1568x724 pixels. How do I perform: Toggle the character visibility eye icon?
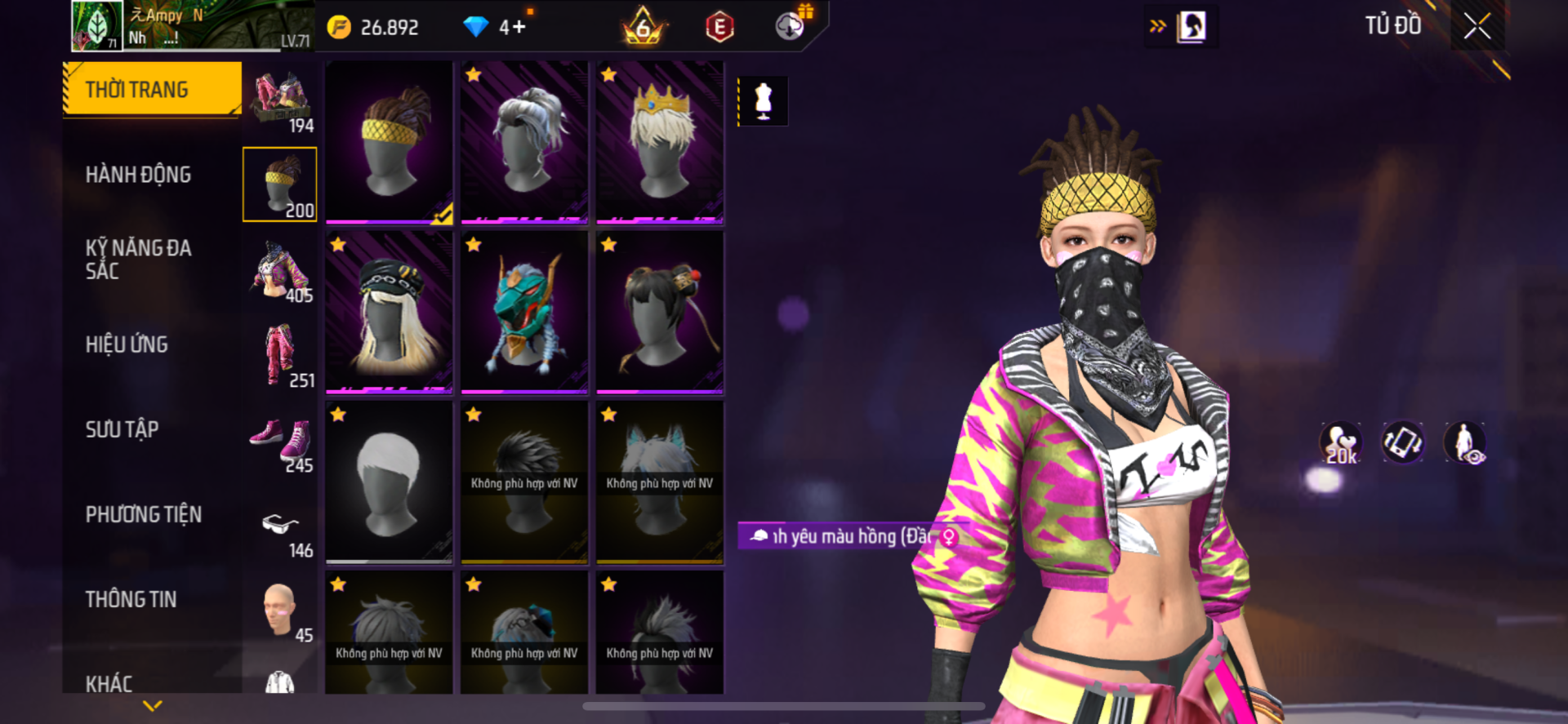coord(1465,443)
